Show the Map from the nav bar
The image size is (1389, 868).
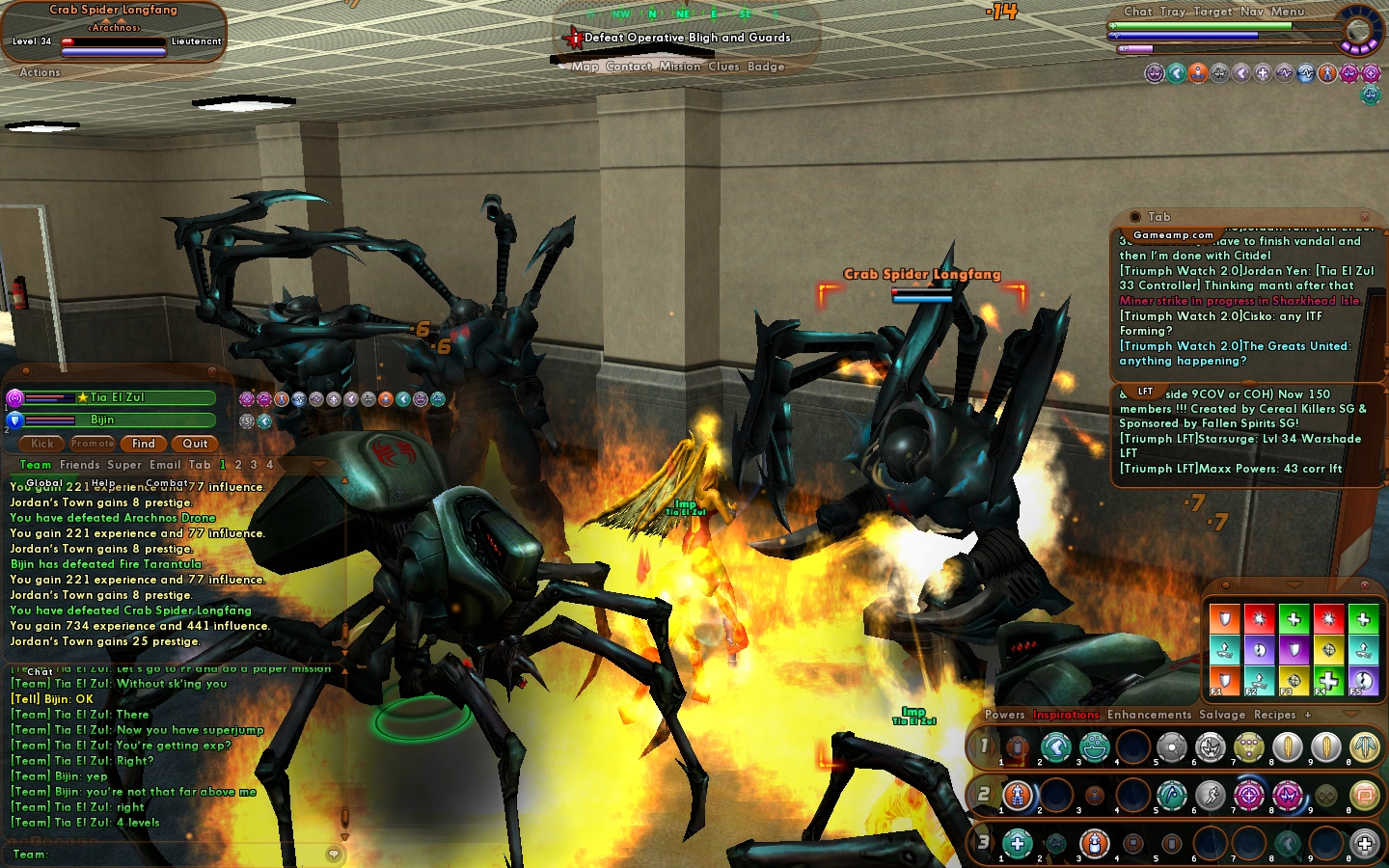click(x=585, y=67)
